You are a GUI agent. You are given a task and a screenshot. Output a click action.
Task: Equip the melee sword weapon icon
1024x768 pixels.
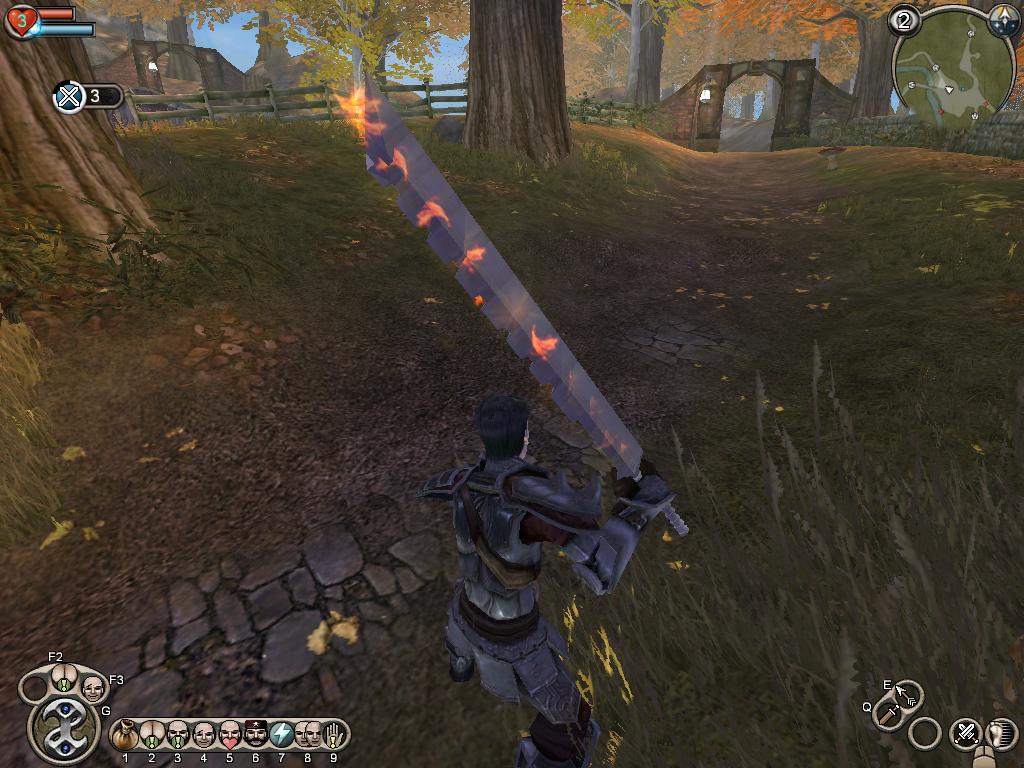[887, 714]
